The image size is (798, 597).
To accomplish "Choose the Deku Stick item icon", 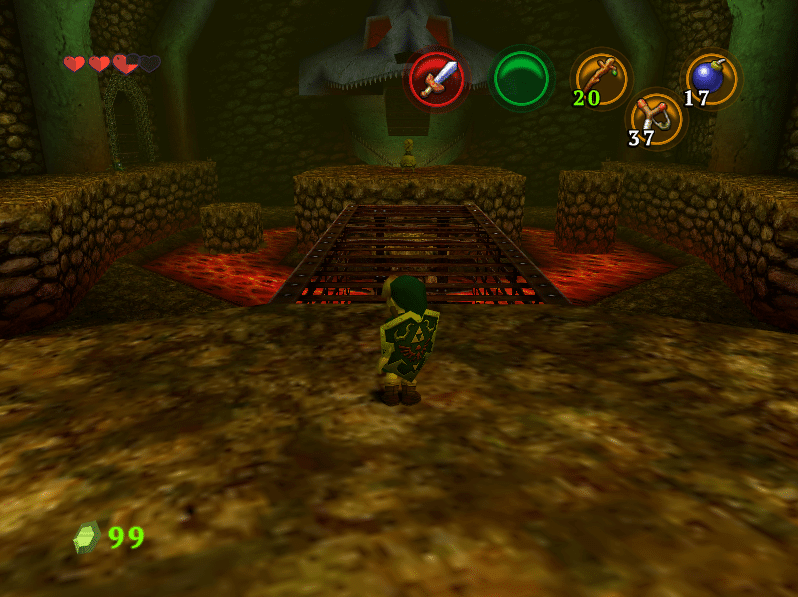I will point(601,76).
